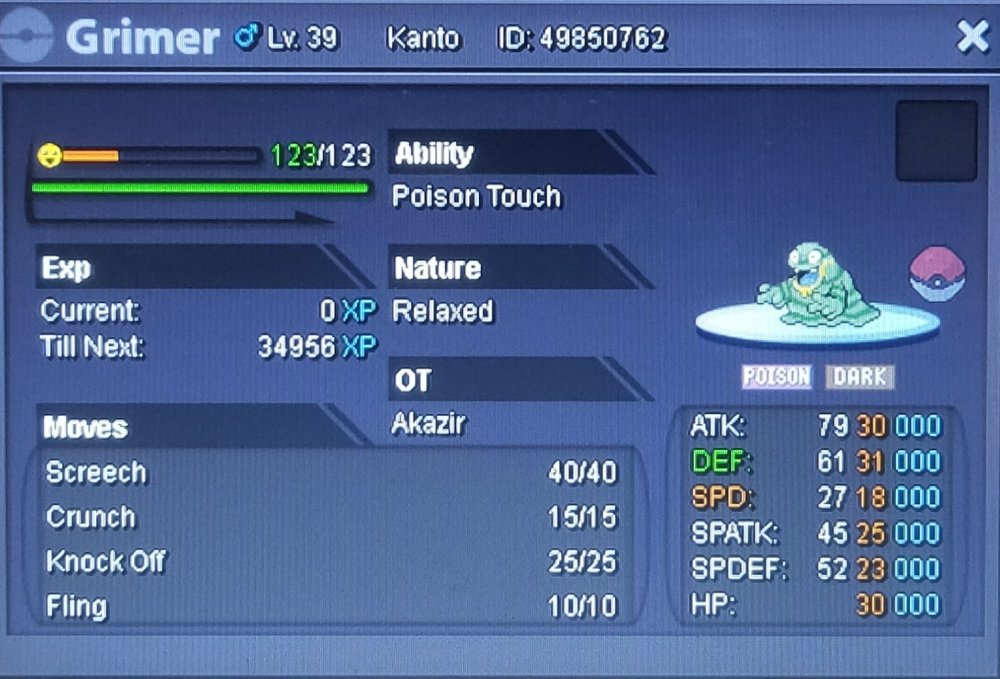Viewport: 1000px width, 679px height.
Task: Choose the Crunch move
Action: [331, 518]
